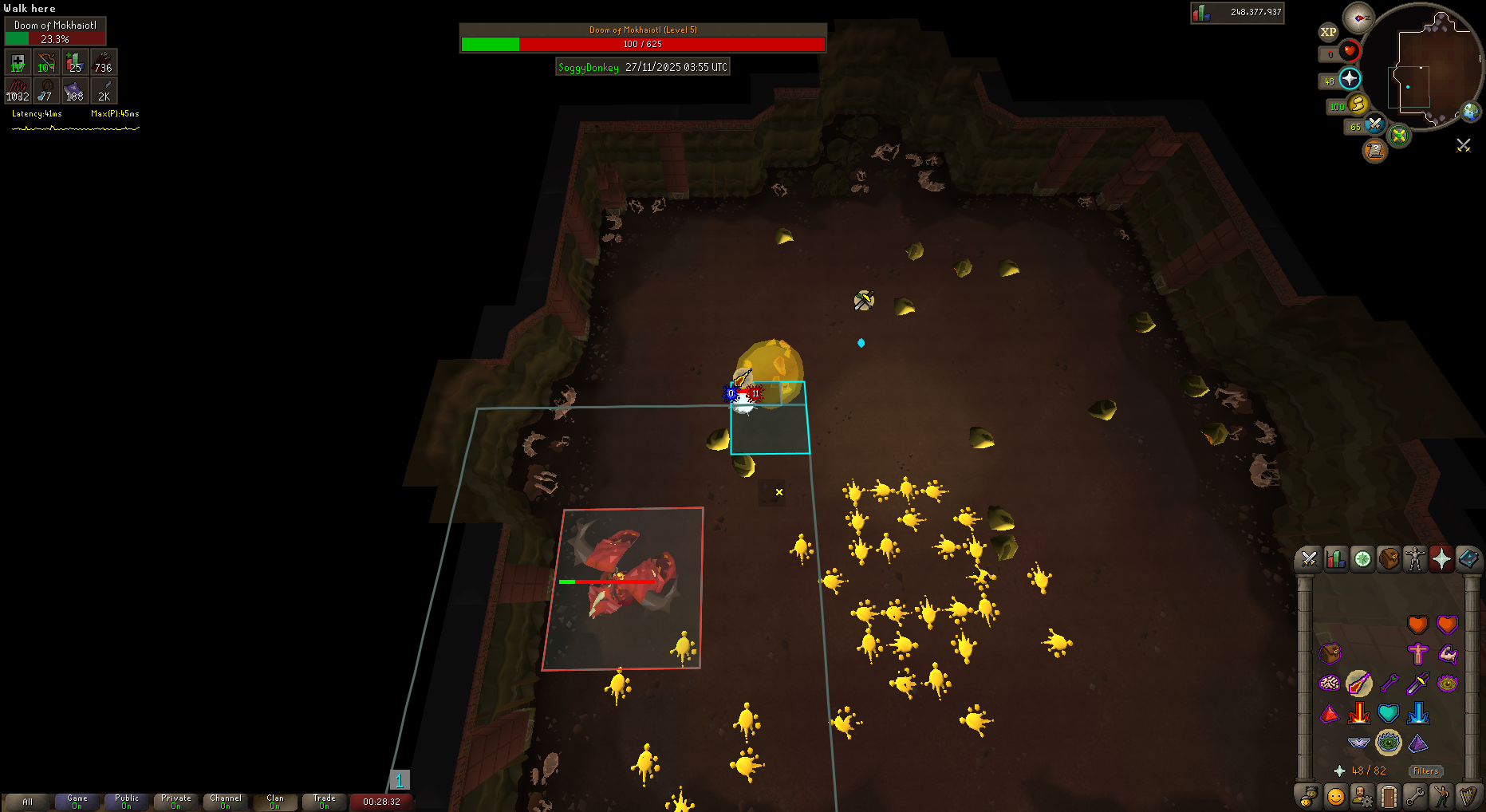Select the Public chat filter
This screenshot has height=812, width=1486.
(126, 801)
